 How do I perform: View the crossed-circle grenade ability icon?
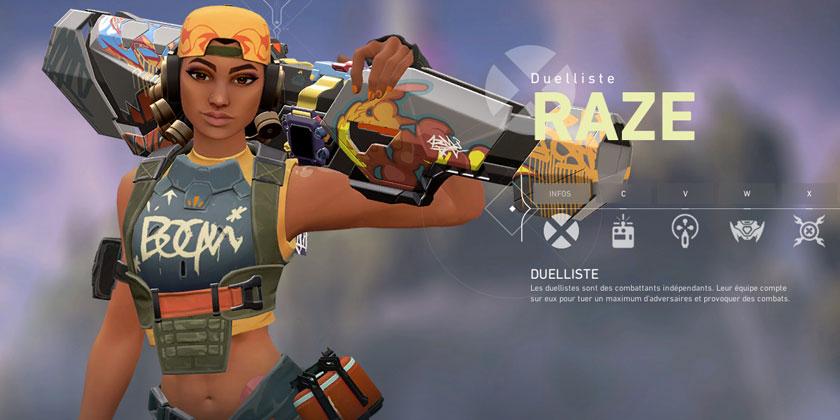click(x=808, y=231)
